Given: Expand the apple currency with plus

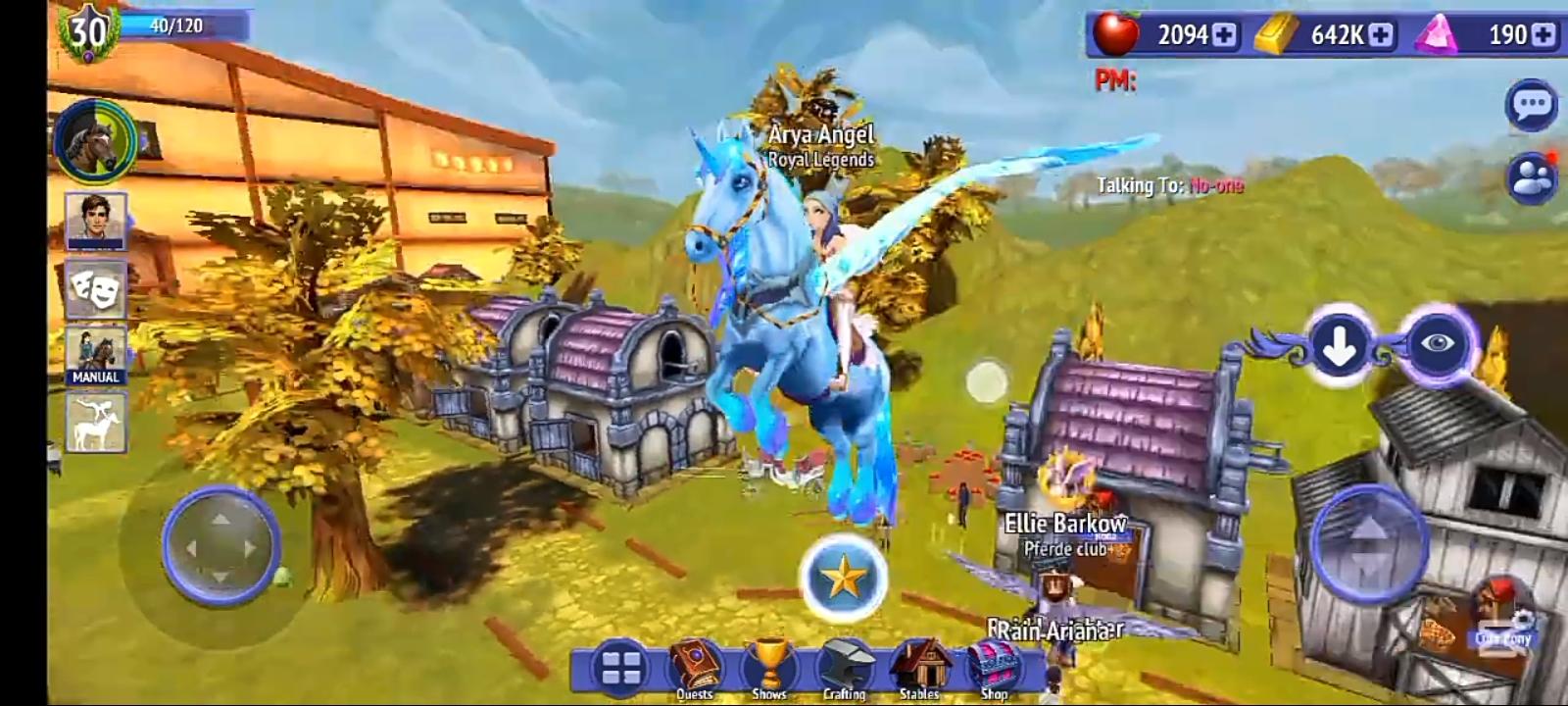Looking at the screenshot, I should tap(1225, 32).
